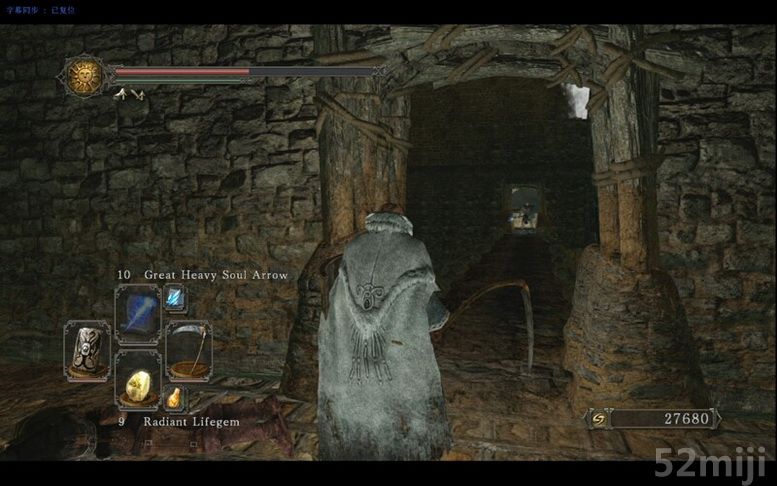Select the Great Heavy Soul Arrow spell slot
Image resolution: width=777 pixels, height=486 pixels.
click(x=137, y=314)
